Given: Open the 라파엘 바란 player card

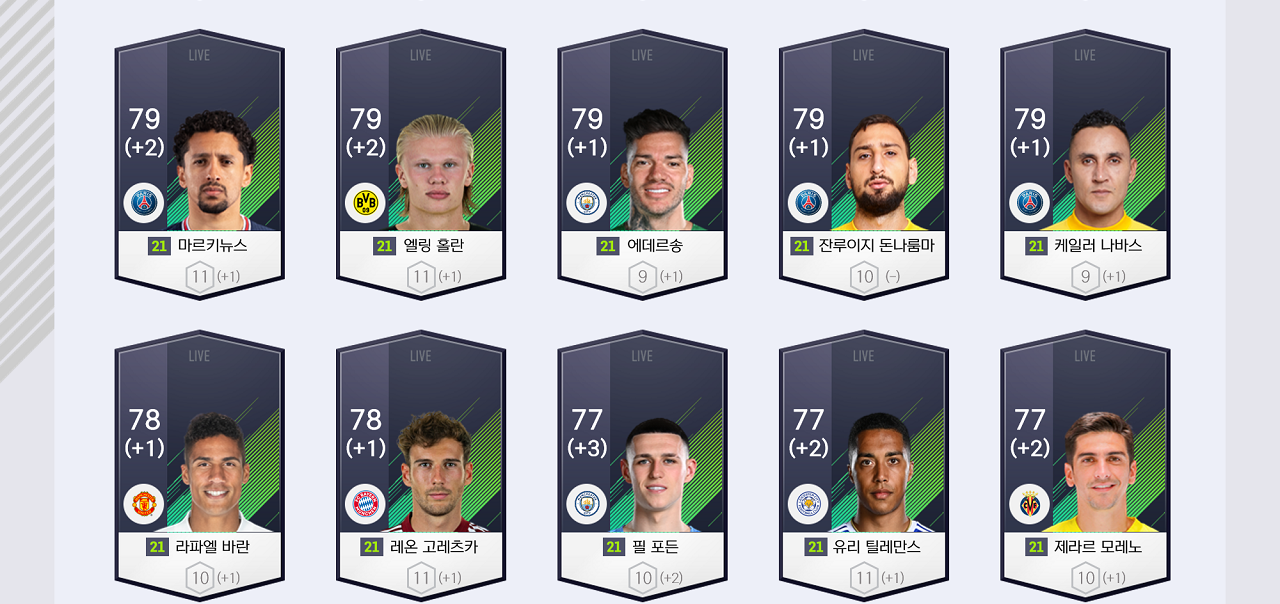Looking at the screenshot, I should [199, 466].
